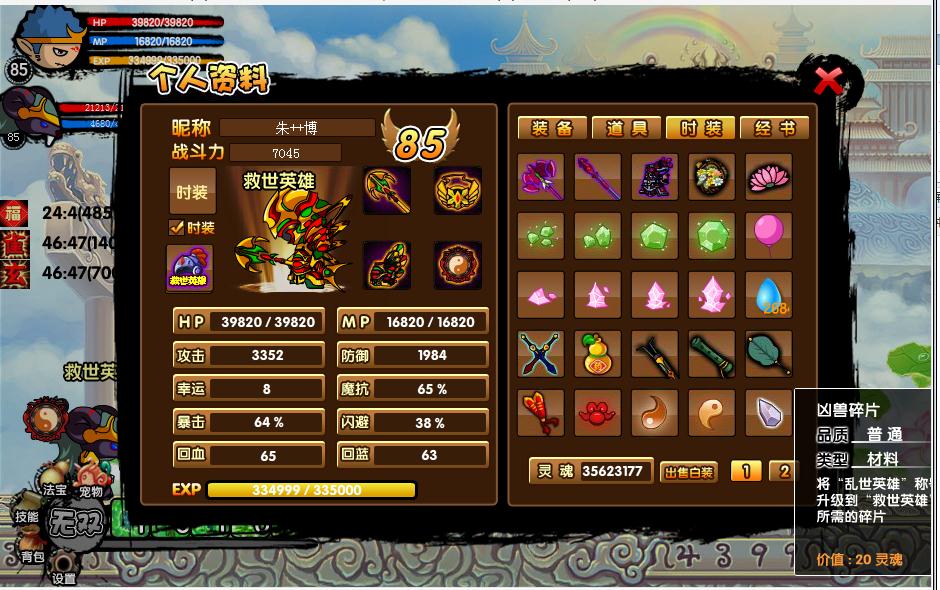The width and height of the screenshot is (940, 590).
Task: Switch to the 装备 equipment tab
Action: (552, 128)
